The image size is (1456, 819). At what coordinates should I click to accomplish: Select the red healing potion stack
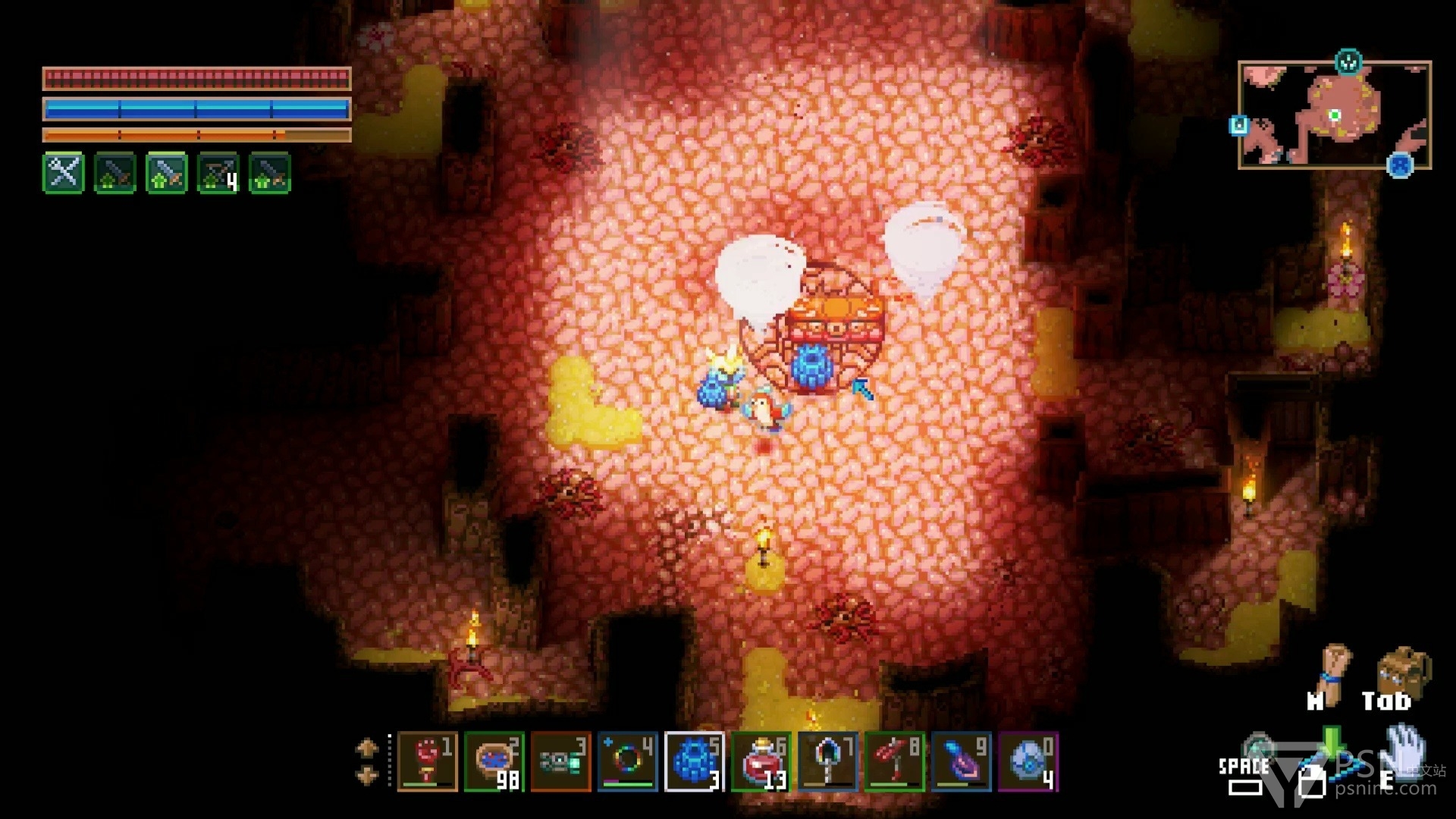pyautogui.click(x=761, y=761)
